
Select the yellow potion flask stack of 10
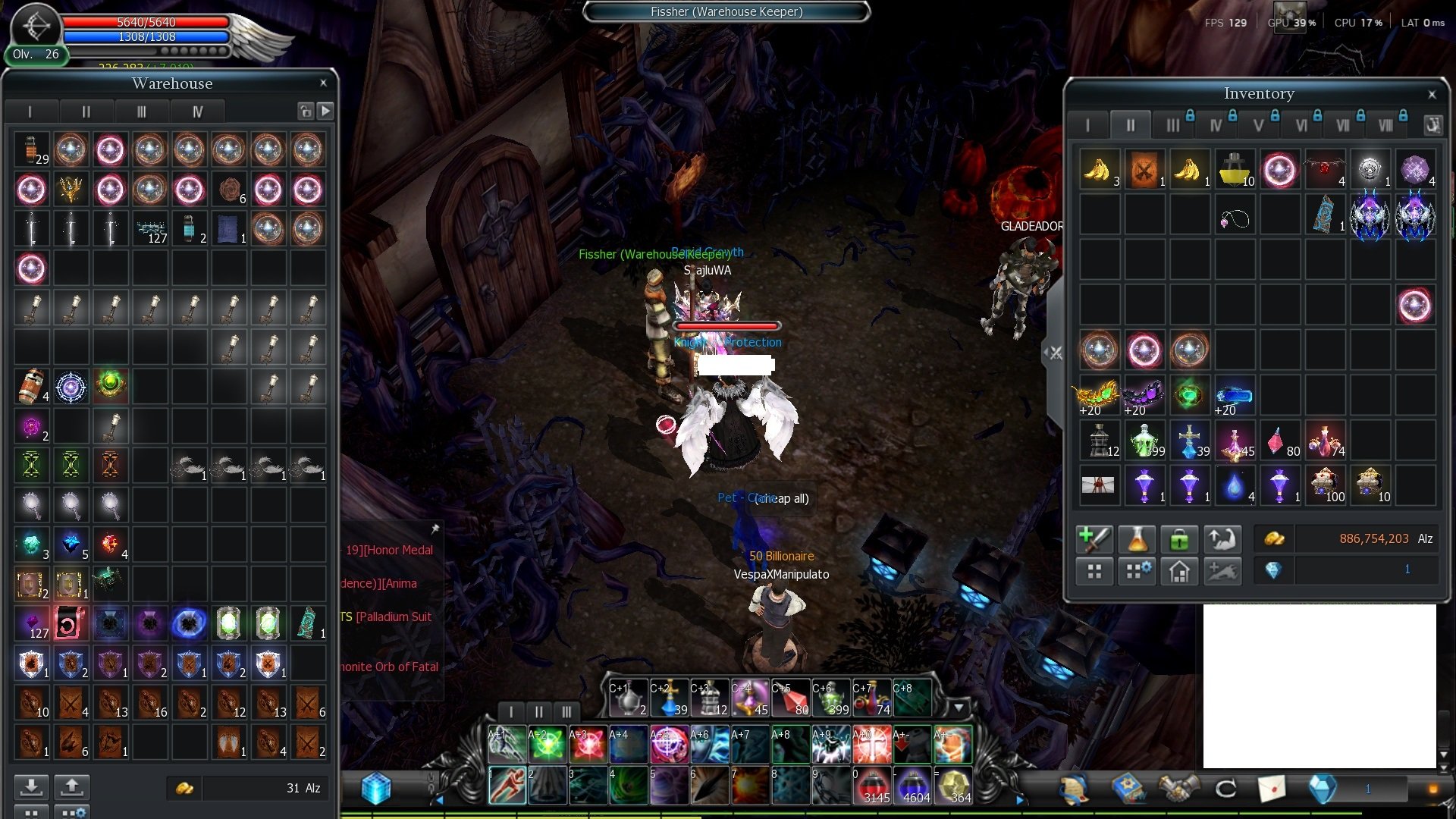tap(1235, 169)
